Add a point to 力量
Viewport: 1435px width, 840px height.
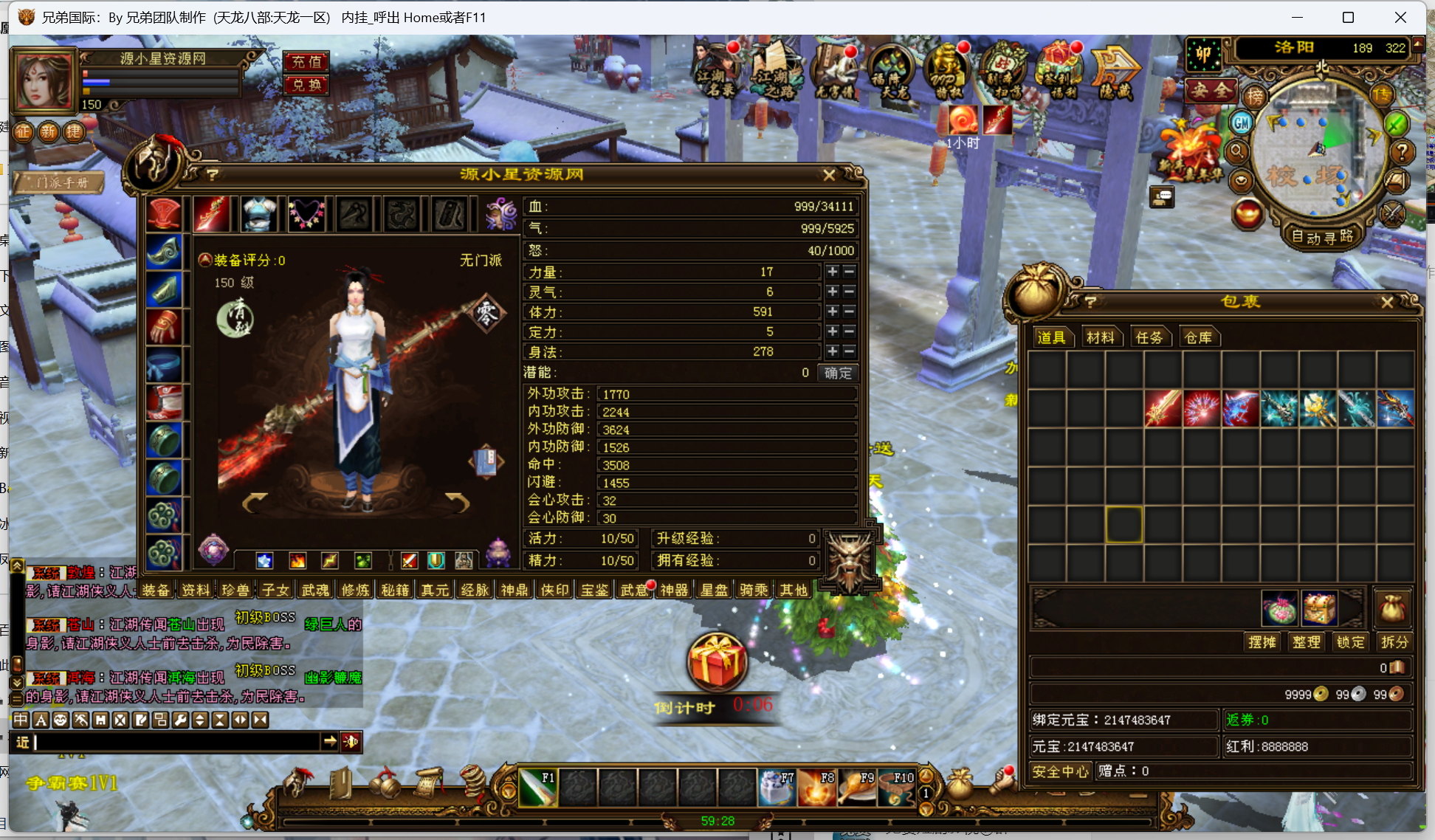click(833, 272)
